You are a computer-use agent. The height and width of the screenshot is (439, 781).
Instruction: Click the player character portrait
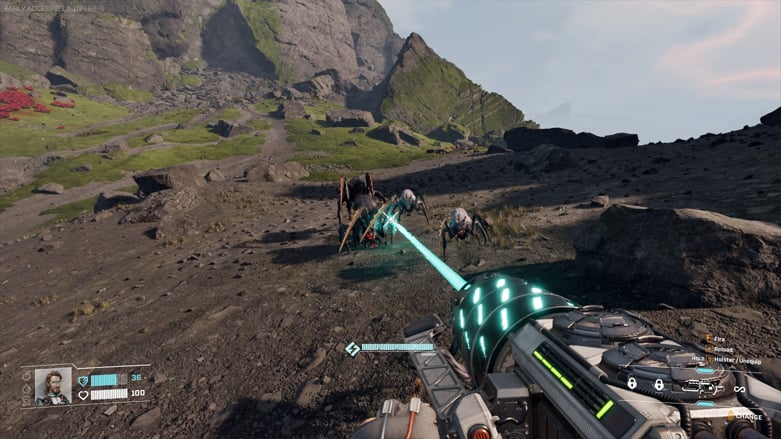pos(52,386)
